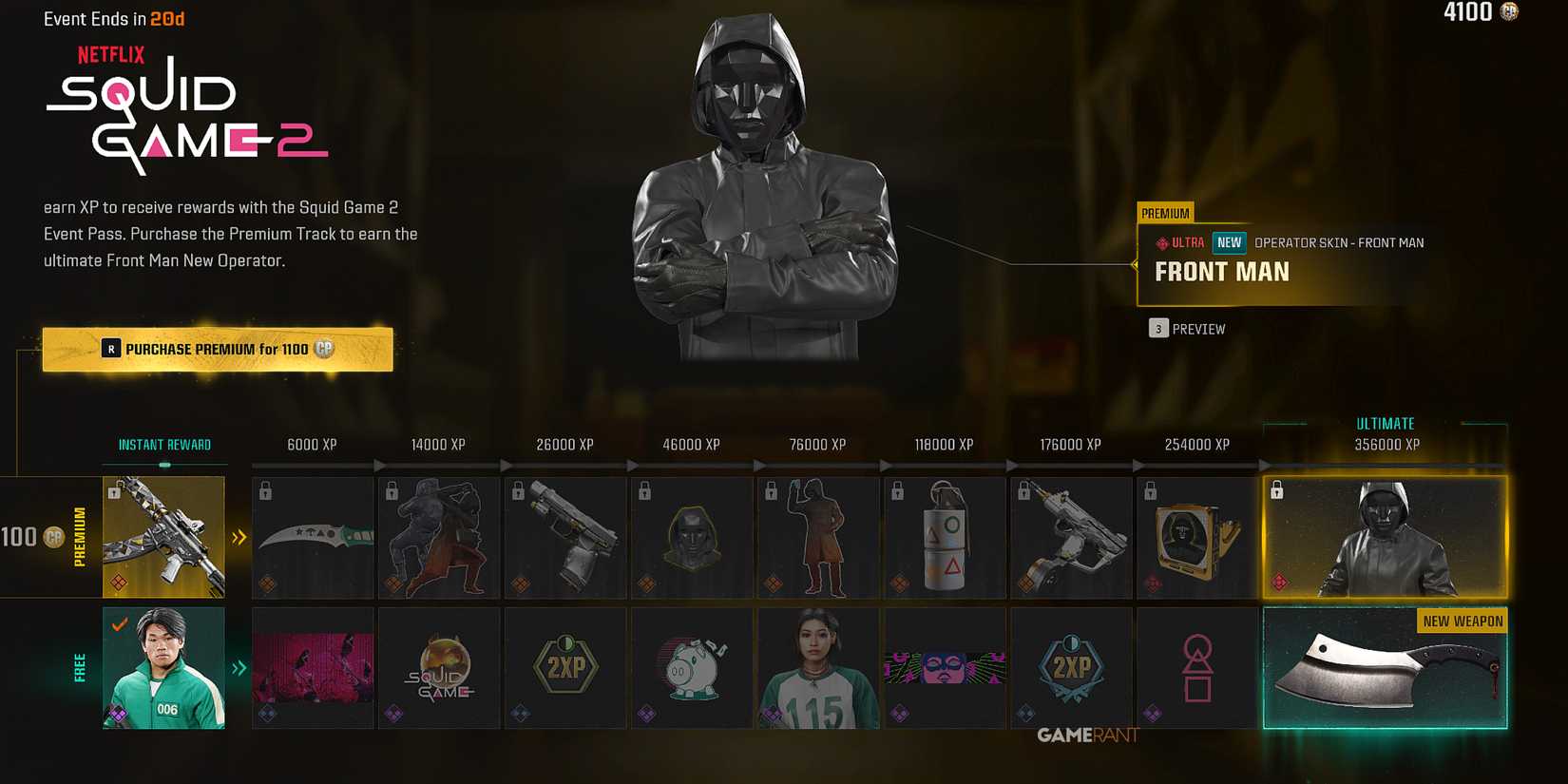Click the tier arrow after the 6000 XP label
The width and height of the screenshot is (1568, 784).
[x=380, y=465]
